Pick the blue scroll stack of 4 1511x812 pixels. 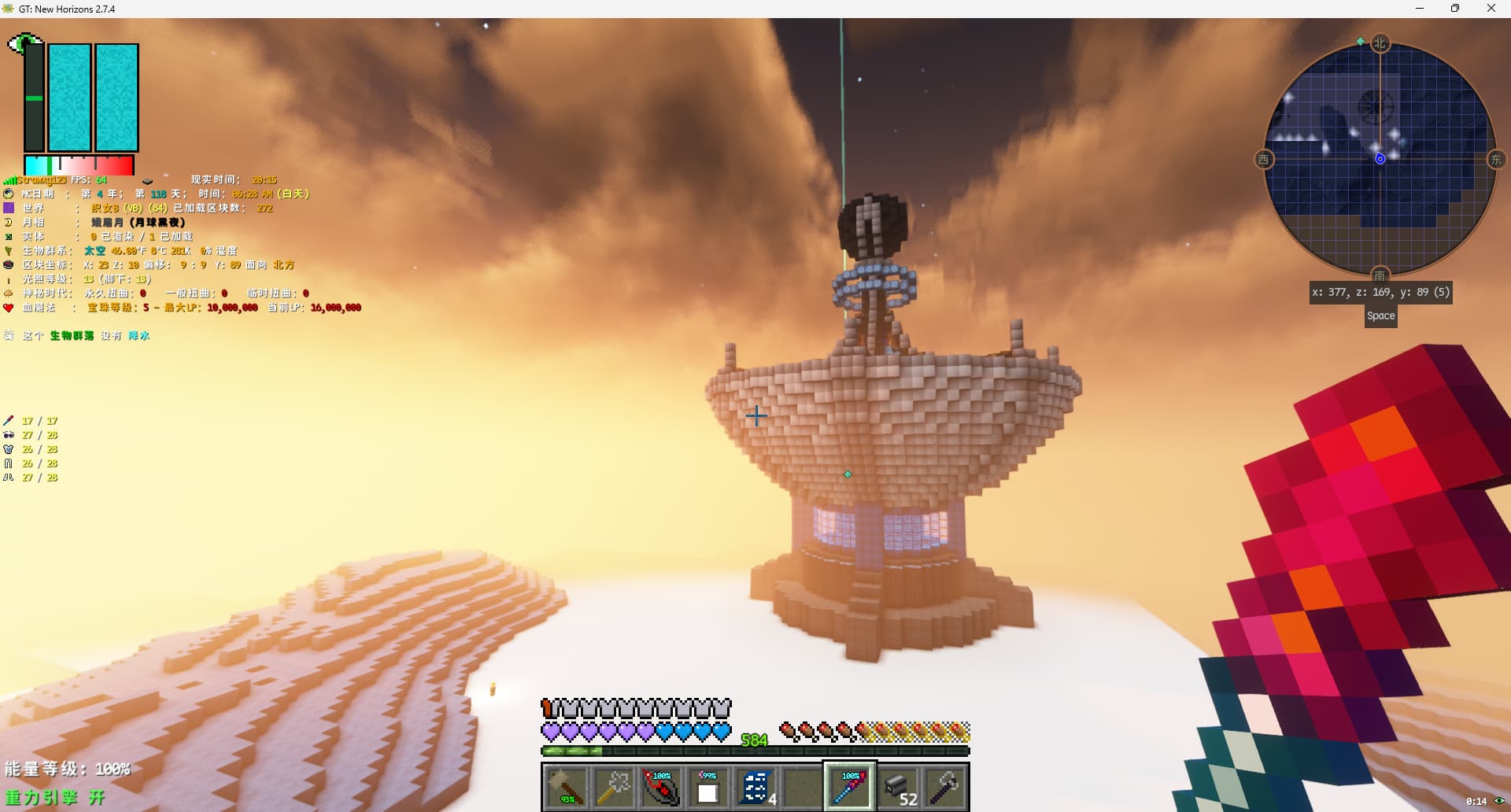click(755, 786)
